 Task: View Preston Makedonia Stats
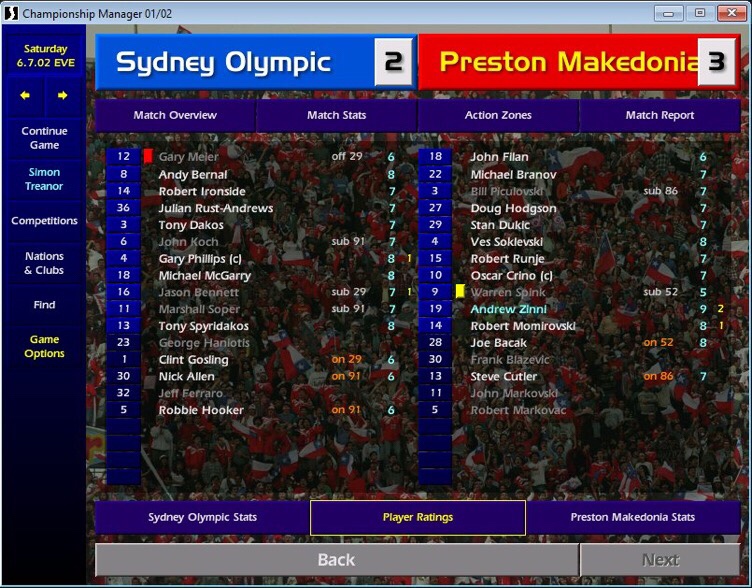coord(633,517)
